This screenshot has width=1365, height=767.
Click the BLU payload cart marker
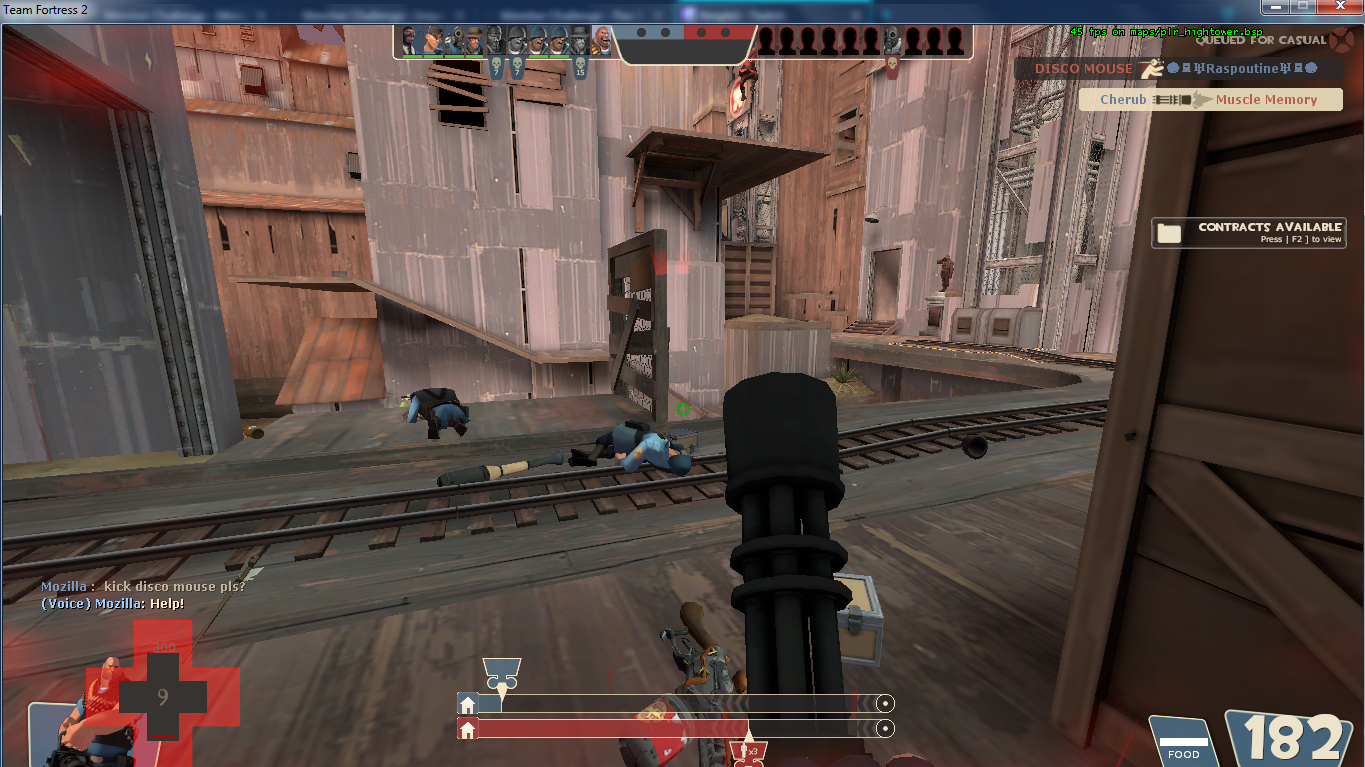point(501,672)
